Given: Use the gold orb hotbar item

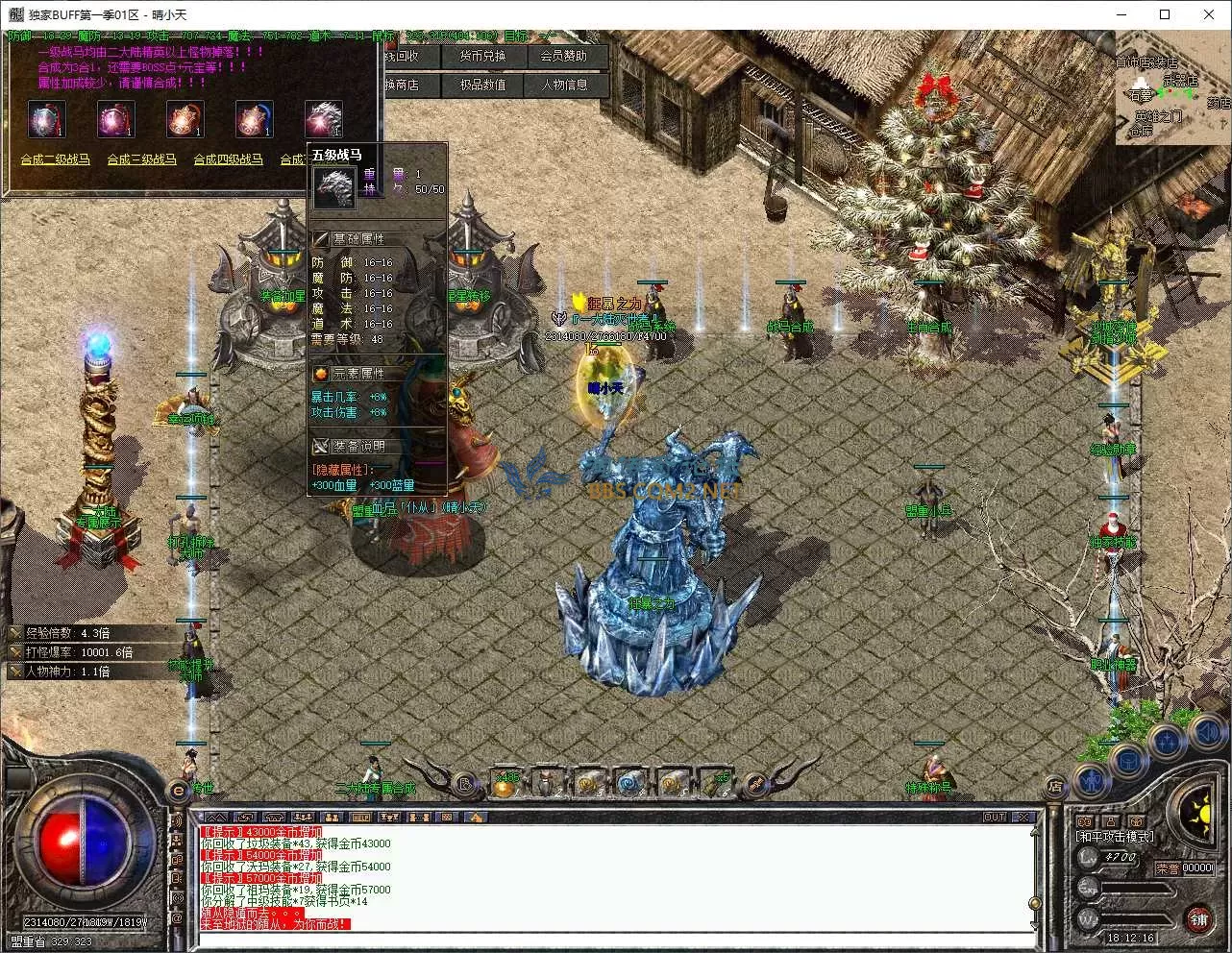Looking at the screenshot, I should coord(506,785).
